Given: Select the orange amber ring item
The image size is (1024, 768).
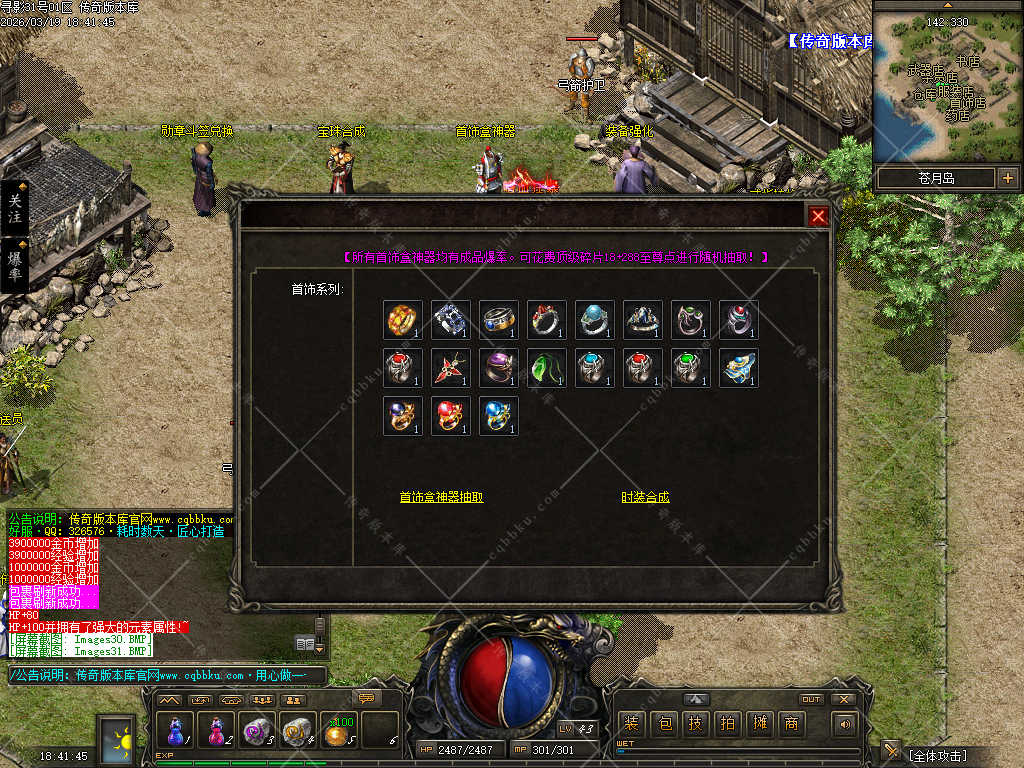Looking at the screenshot, I should [403, 320].
